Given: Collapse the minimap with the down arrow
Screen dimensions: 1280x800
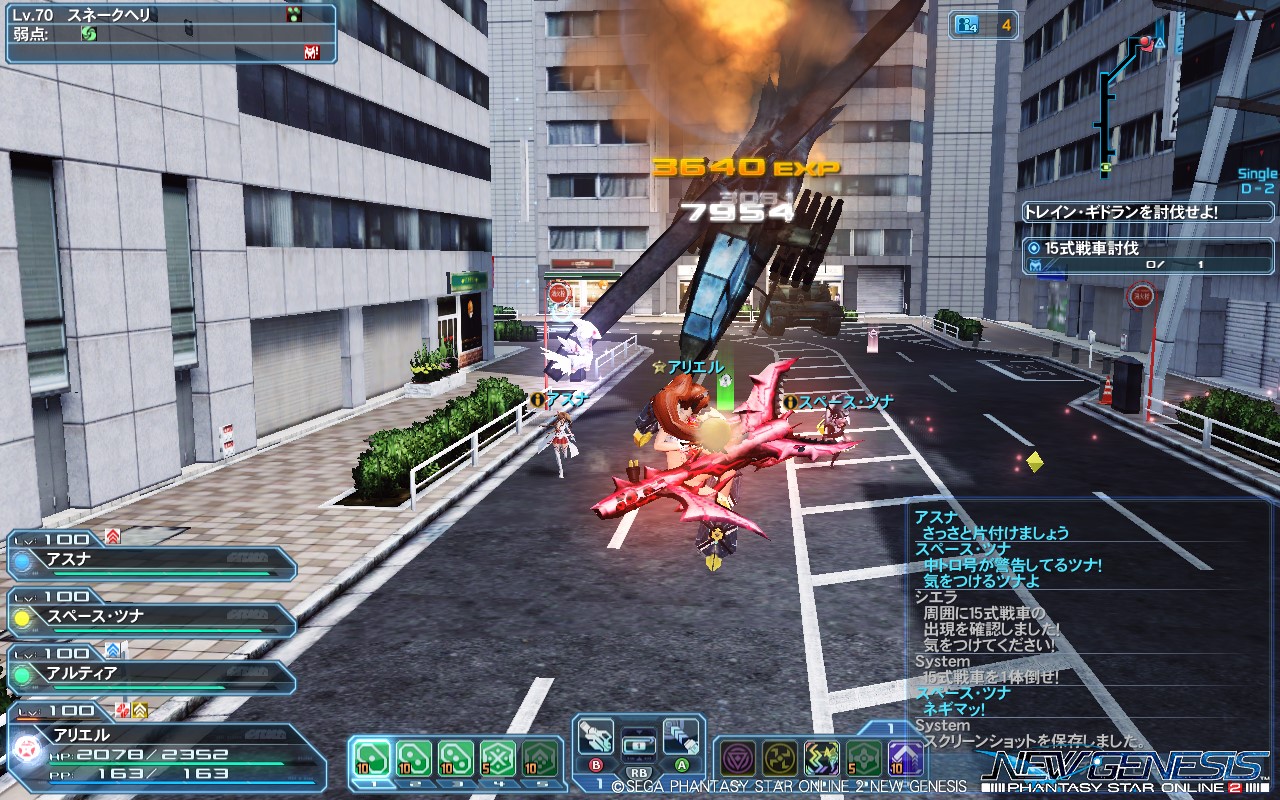Looking at the screenshot, I should coord(1251,15).
